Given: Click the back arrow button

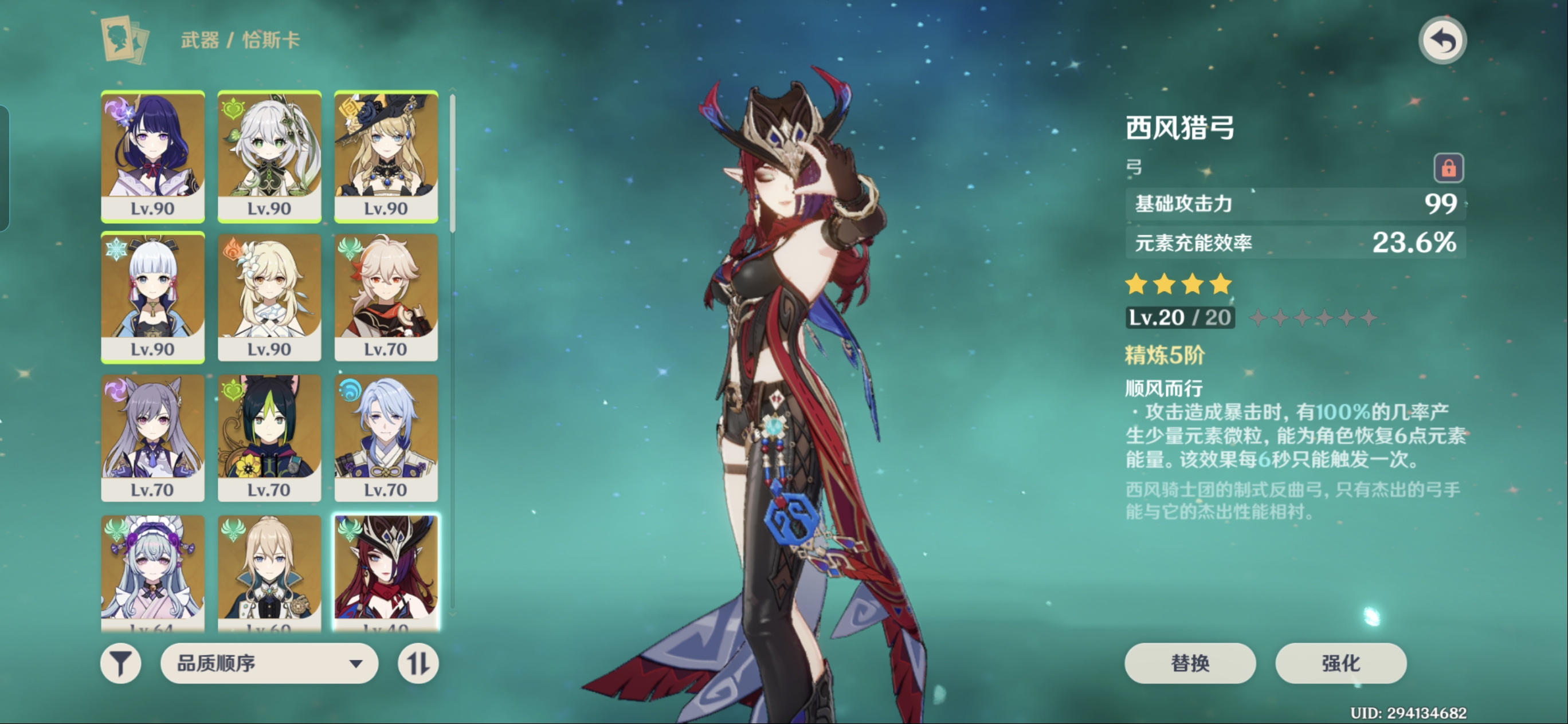Looking at the screenshot, I should tap(1442, 41).
